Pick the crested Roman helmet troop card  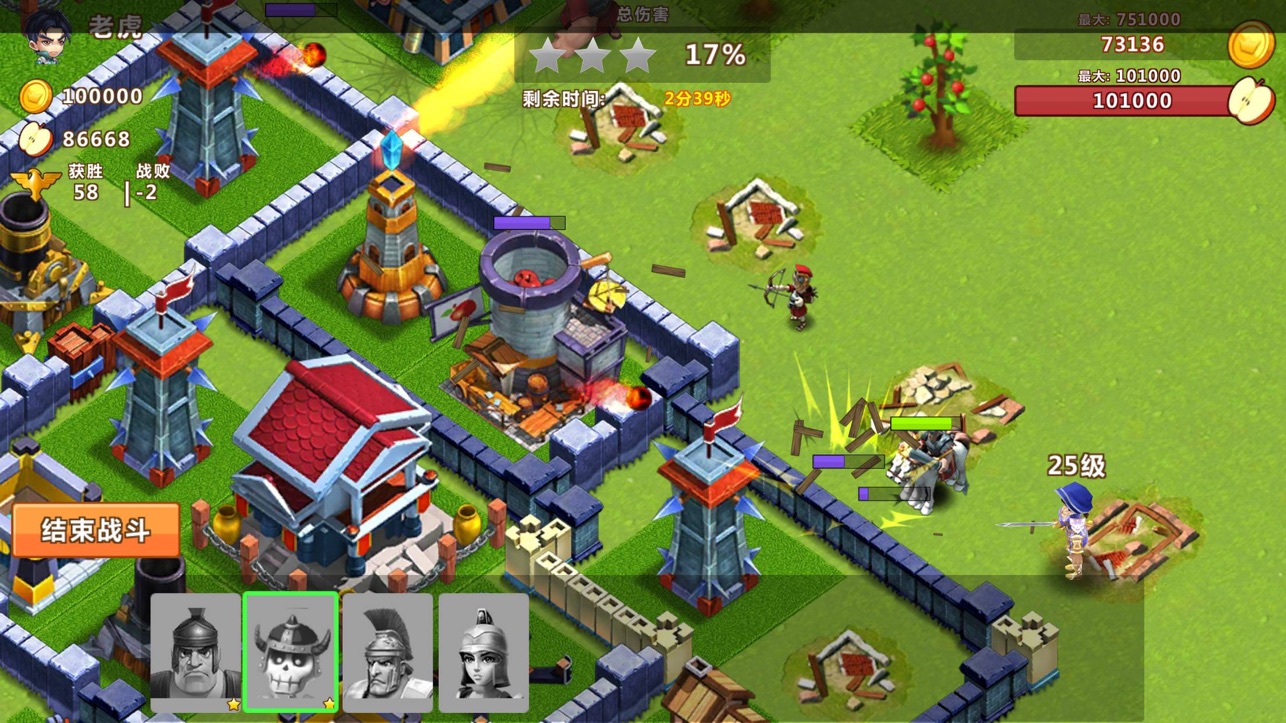[x=387, y=652]
